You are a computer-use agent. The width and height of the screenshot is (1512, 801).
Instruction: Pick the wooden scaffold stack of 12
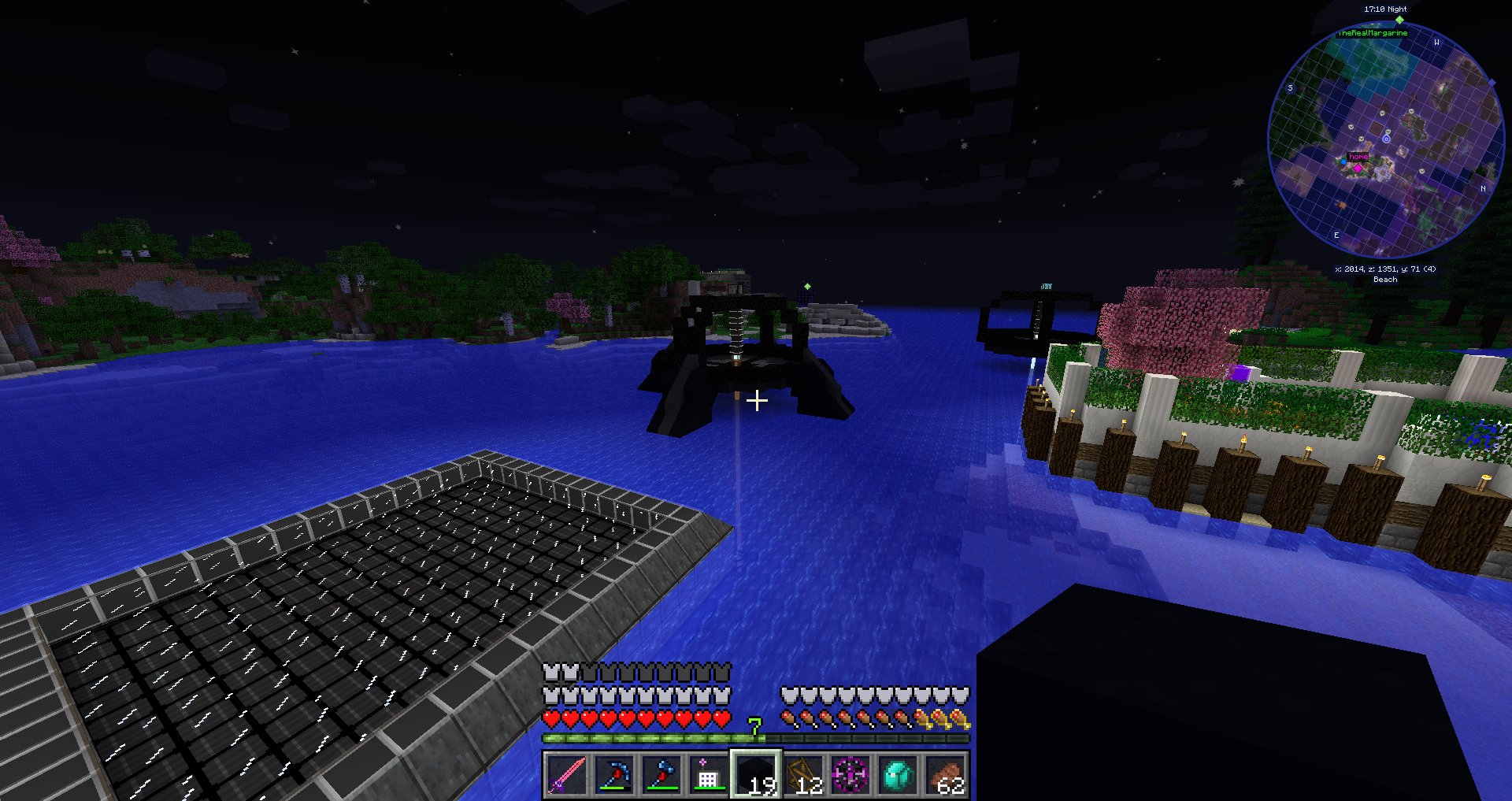804,775
